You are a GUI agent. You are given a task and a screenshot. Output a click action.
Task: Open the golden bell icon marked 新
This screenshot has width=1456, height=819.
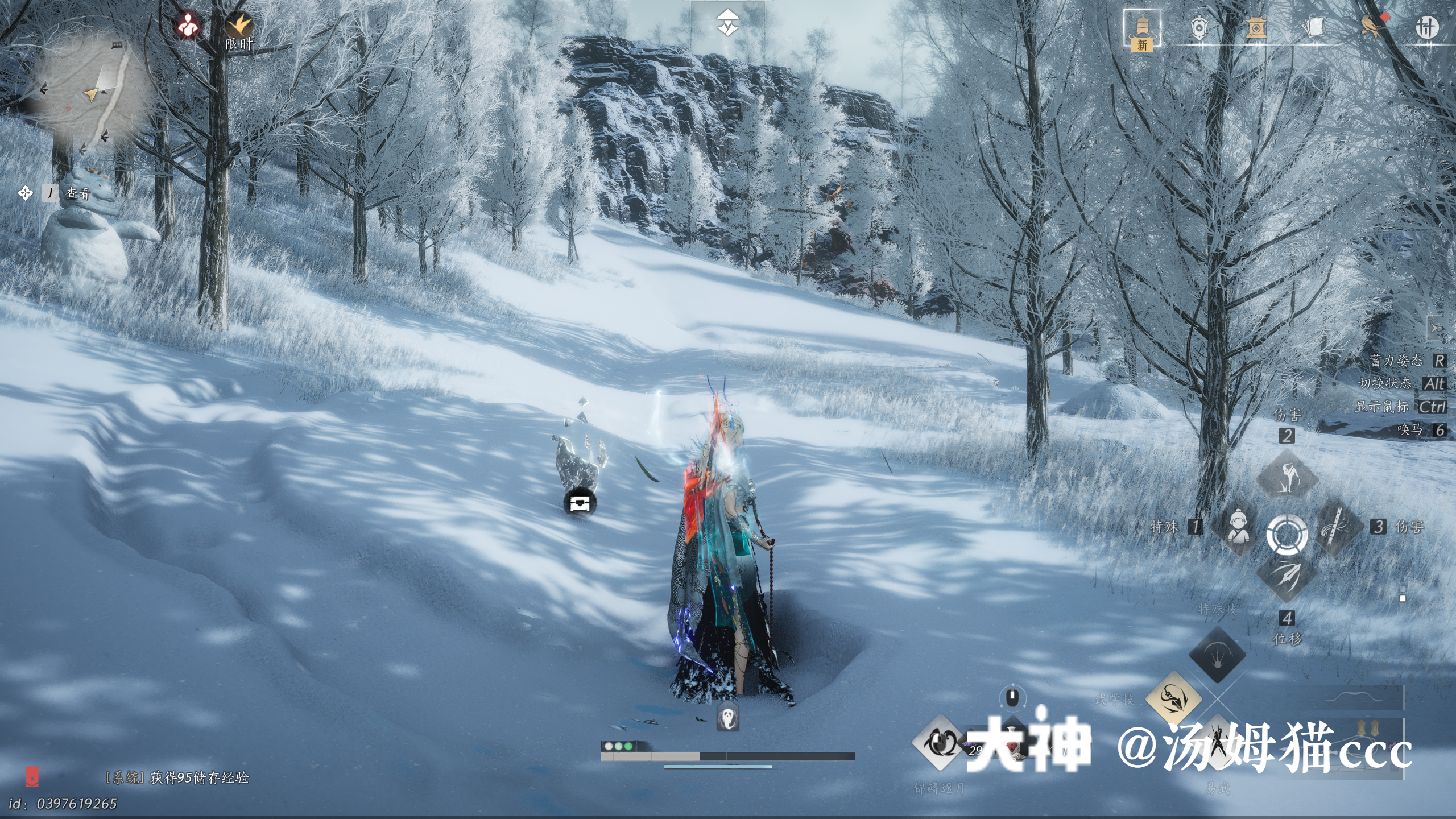point(1142,30)
